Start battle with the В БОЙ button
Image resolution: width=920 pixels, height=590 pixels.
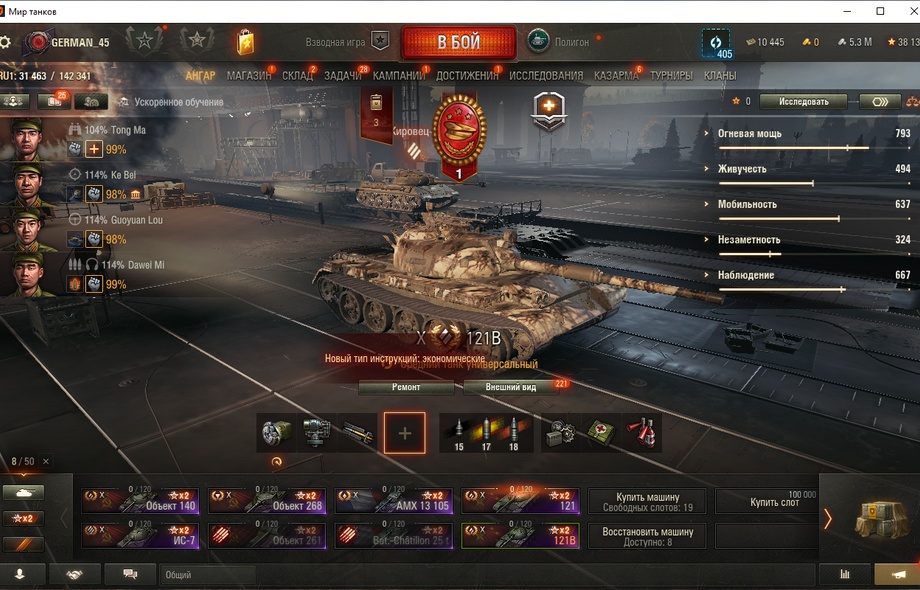click(x=458, y=43)
